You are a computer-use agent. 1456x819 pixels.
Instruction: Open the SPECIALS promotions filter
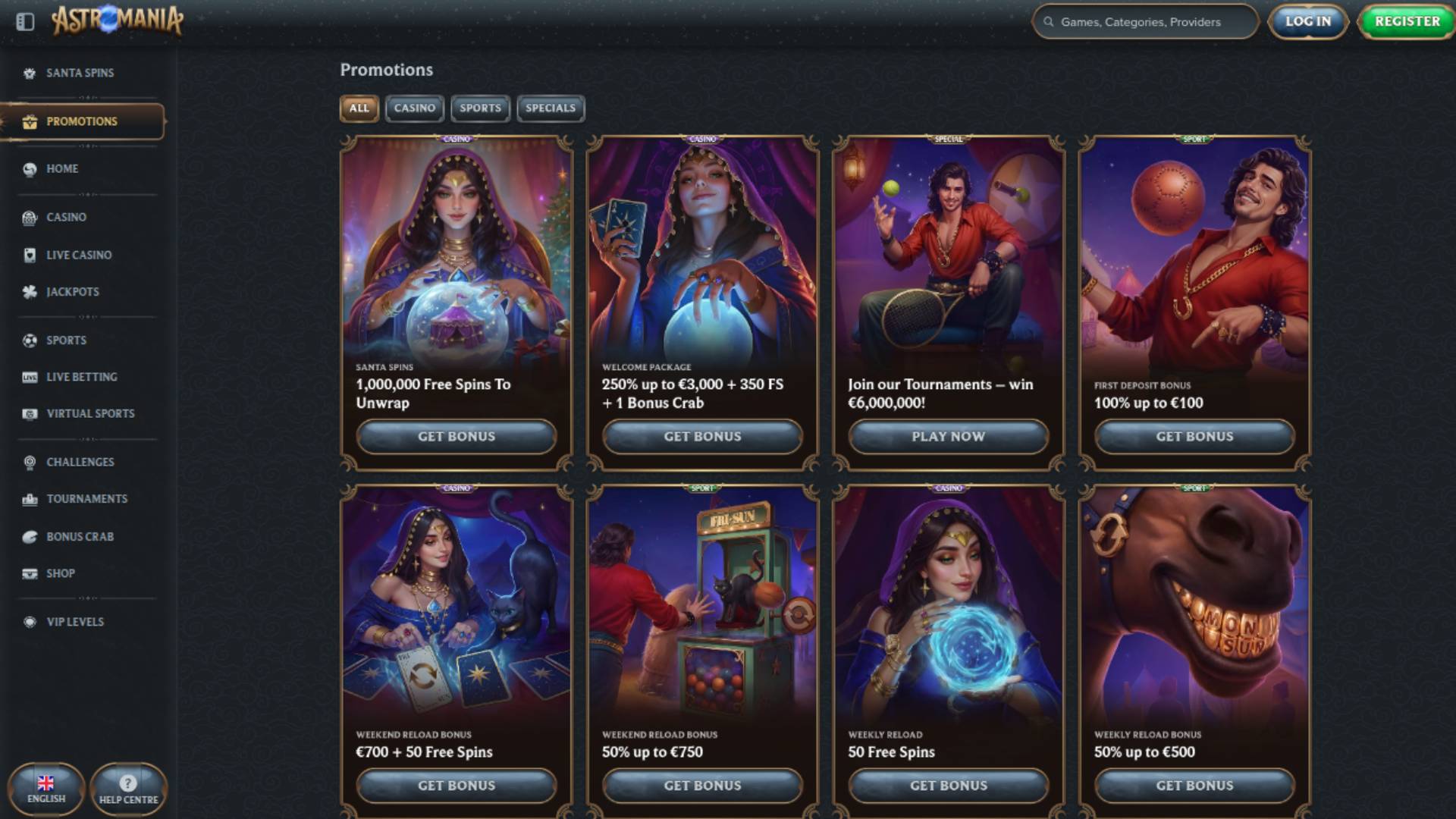[x=550, y=108]
